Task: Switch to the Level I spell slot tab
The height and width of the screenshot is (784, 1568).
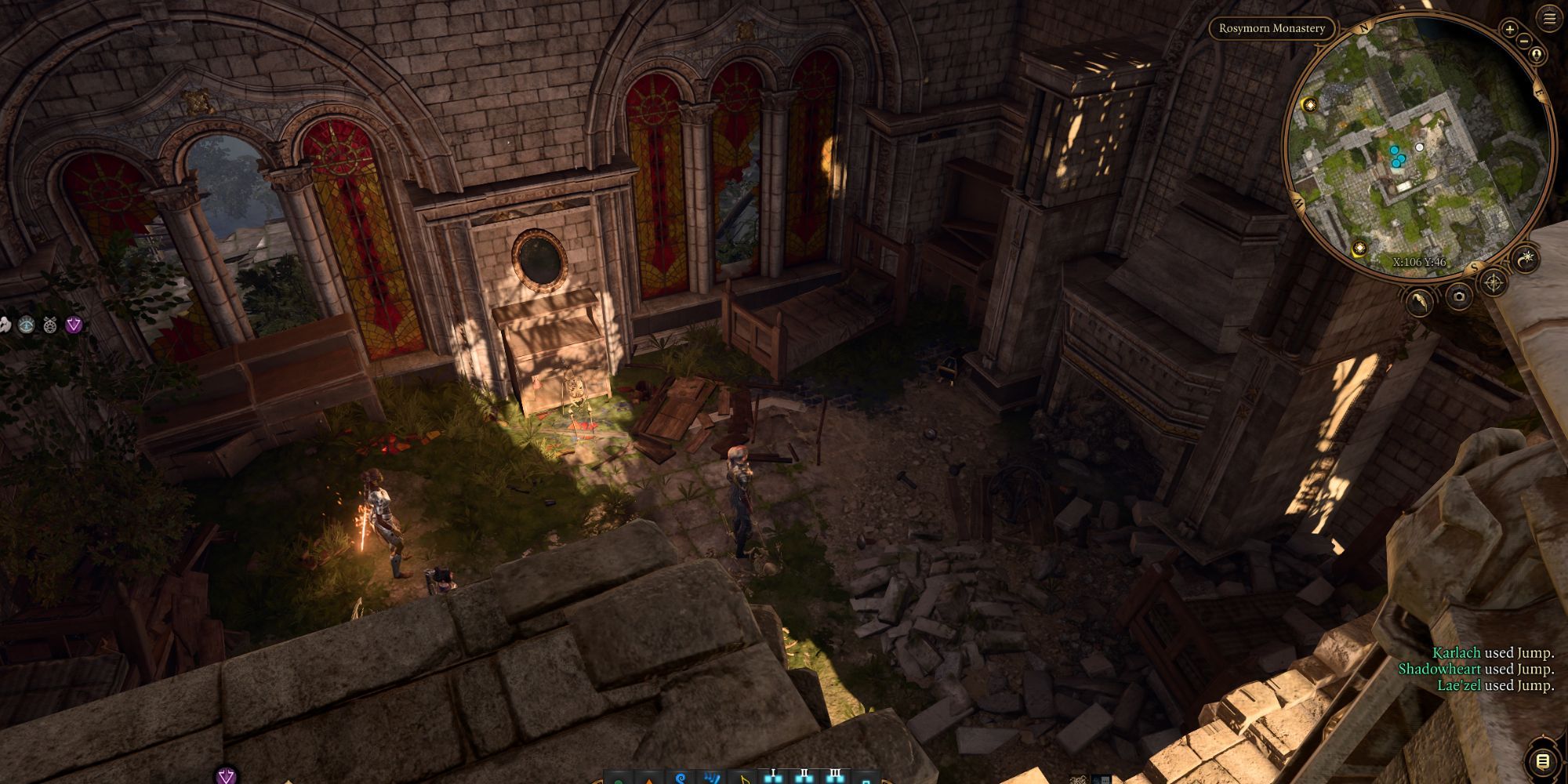Action: (773, 772)
